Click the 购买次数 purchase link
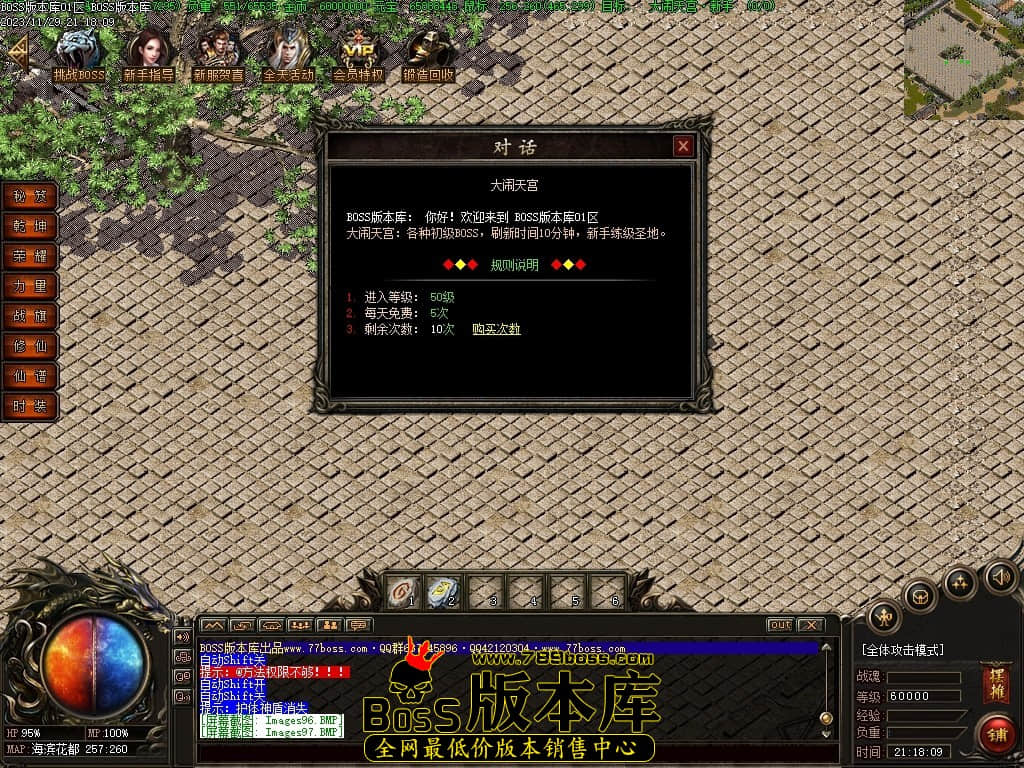The width and height of the screenshot is (1024, 768). point(496,329)
